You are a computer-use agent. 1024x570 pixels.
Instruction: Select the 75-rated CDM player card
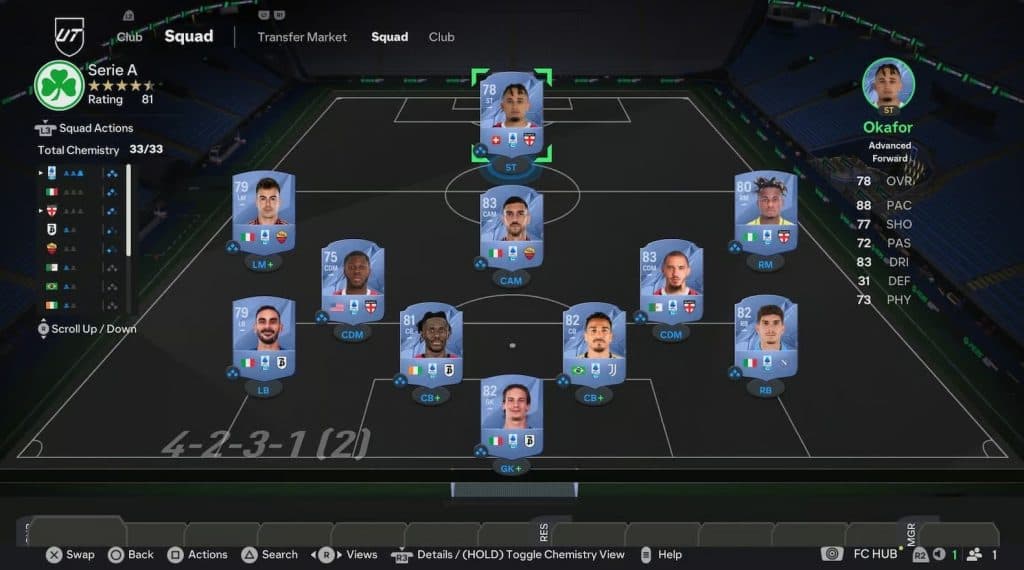[x=352, y=282]
